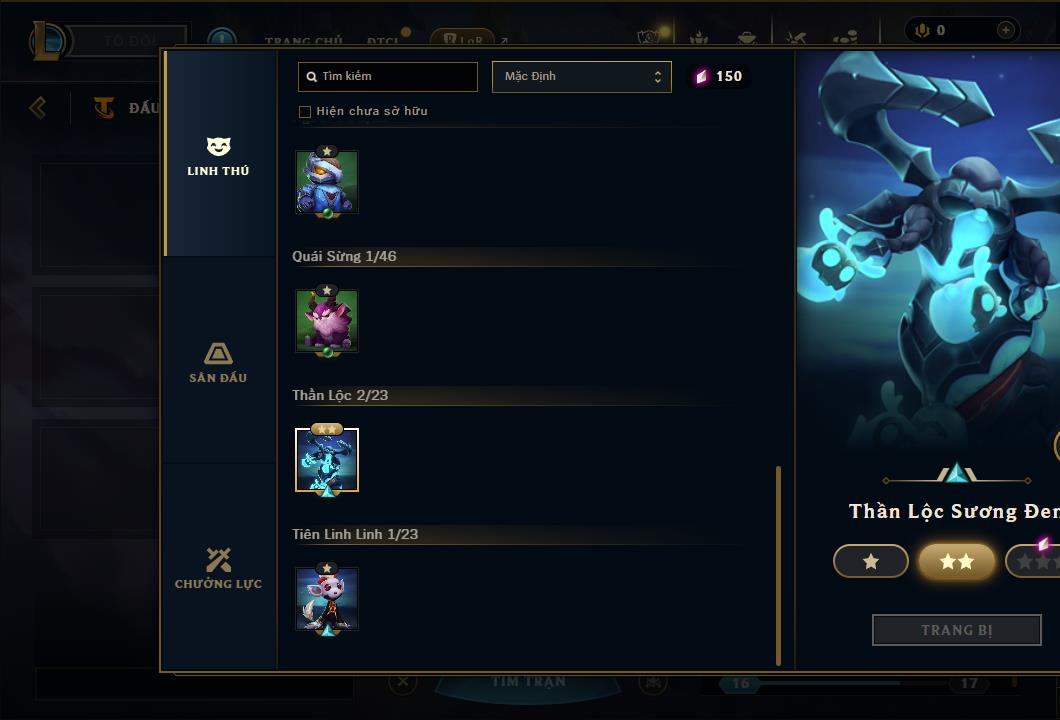Go back with the arrow button
The image size is (1060, 720).
(x=38, y=107)
